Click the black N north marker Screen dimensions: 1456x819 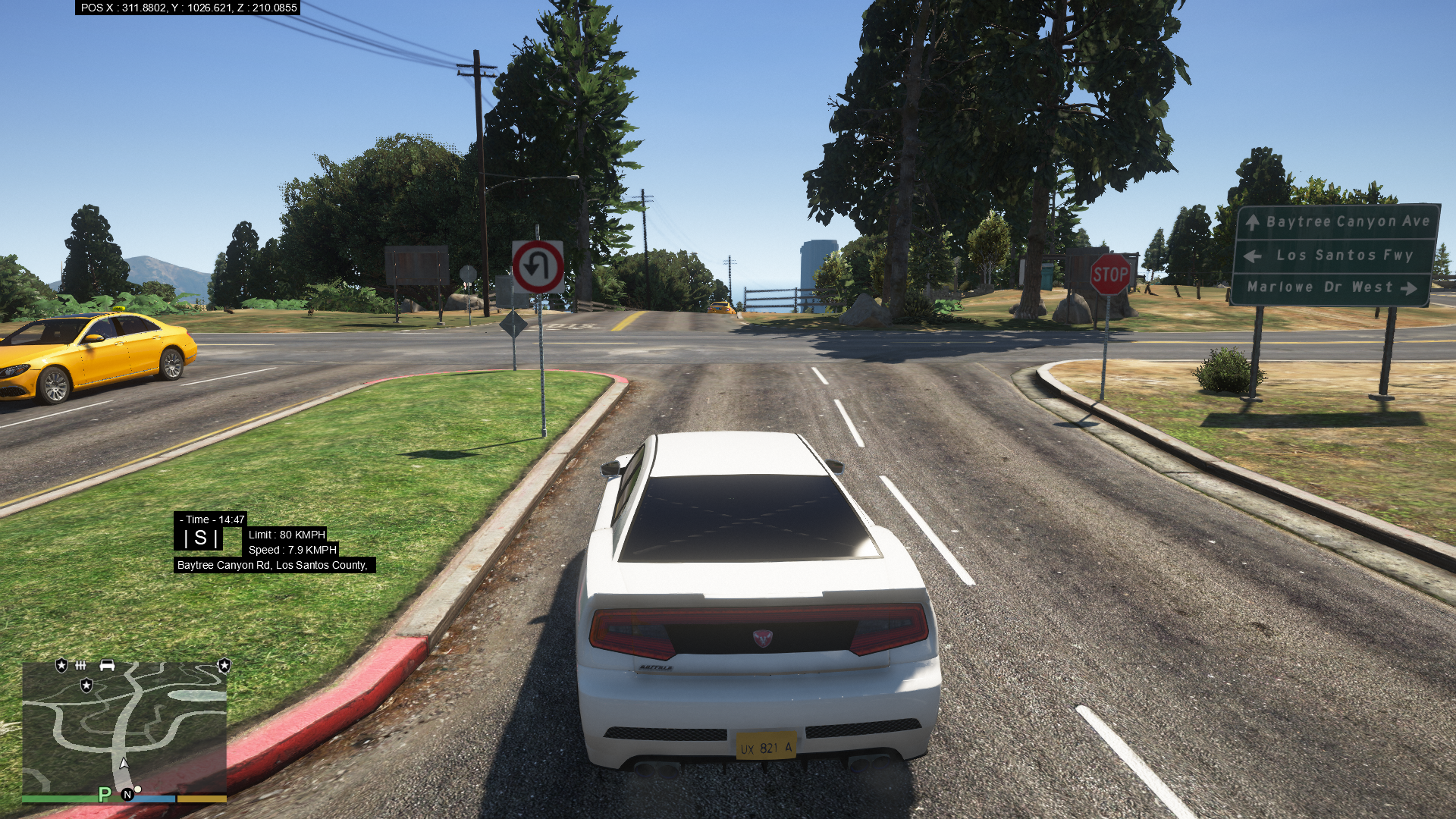tap(127, 794)
